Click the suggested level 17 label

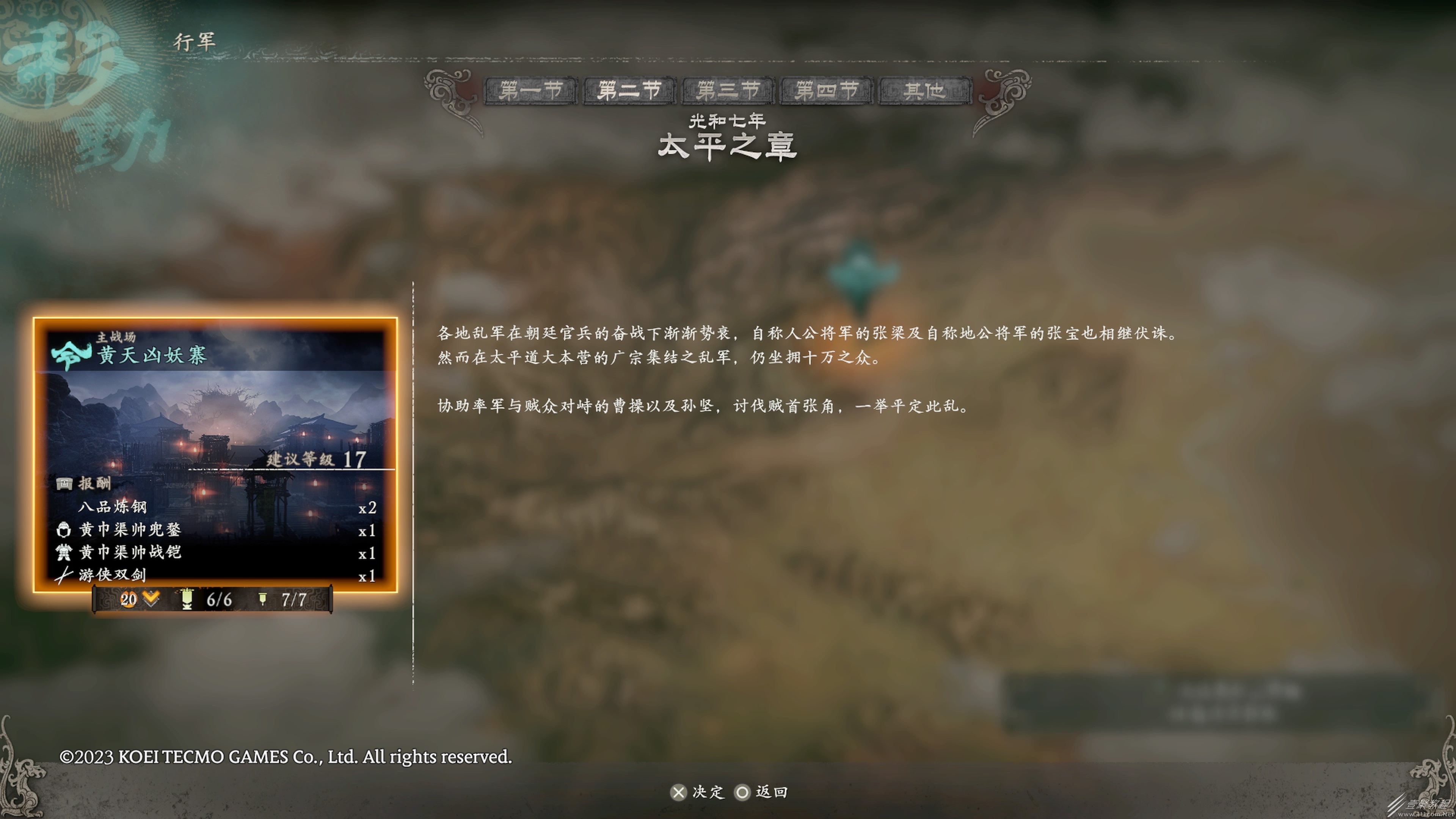(314, 460)
